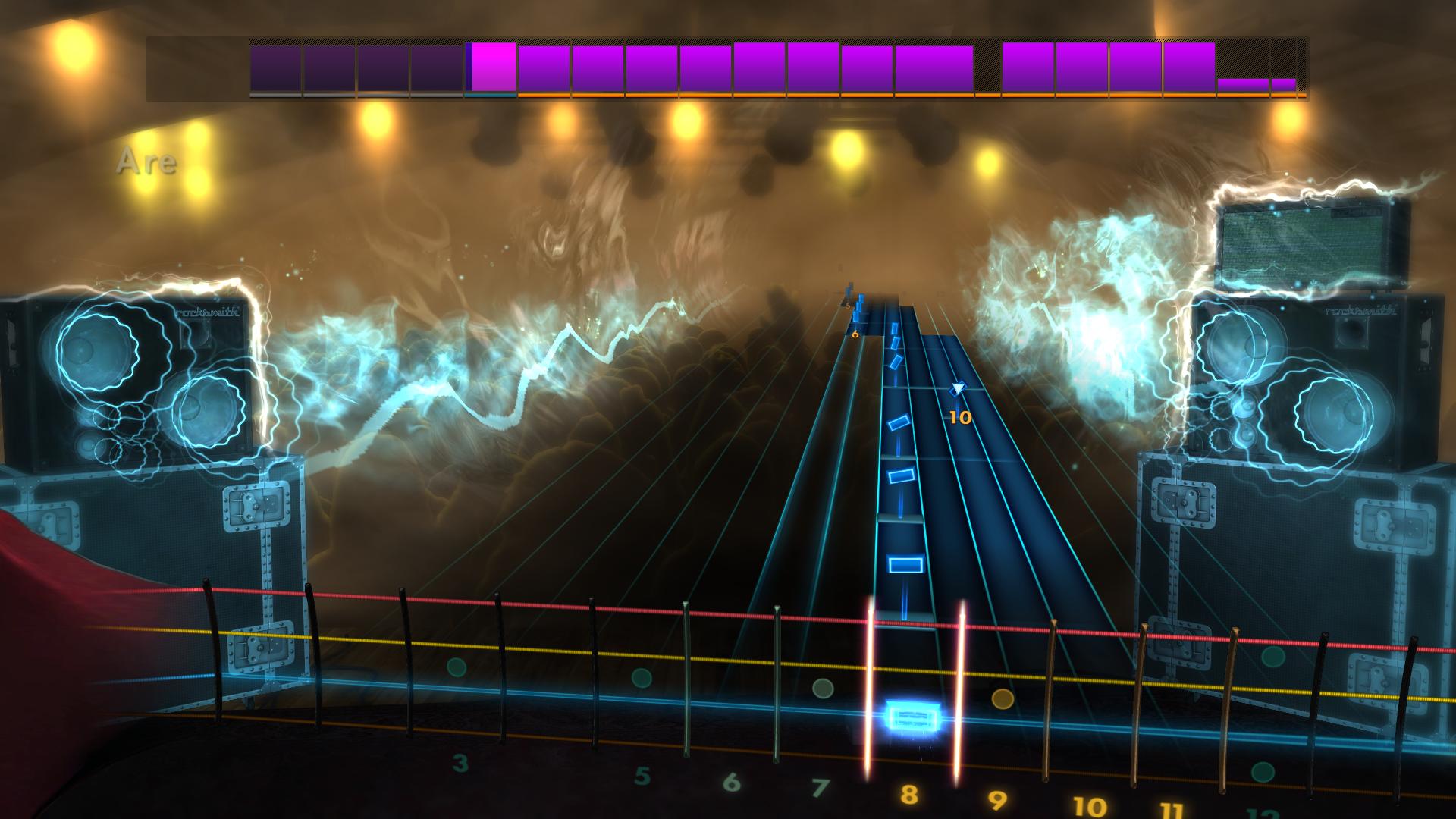
Task: Select the diamond note gem labeled 10
Action: click(x=957, y=389)
